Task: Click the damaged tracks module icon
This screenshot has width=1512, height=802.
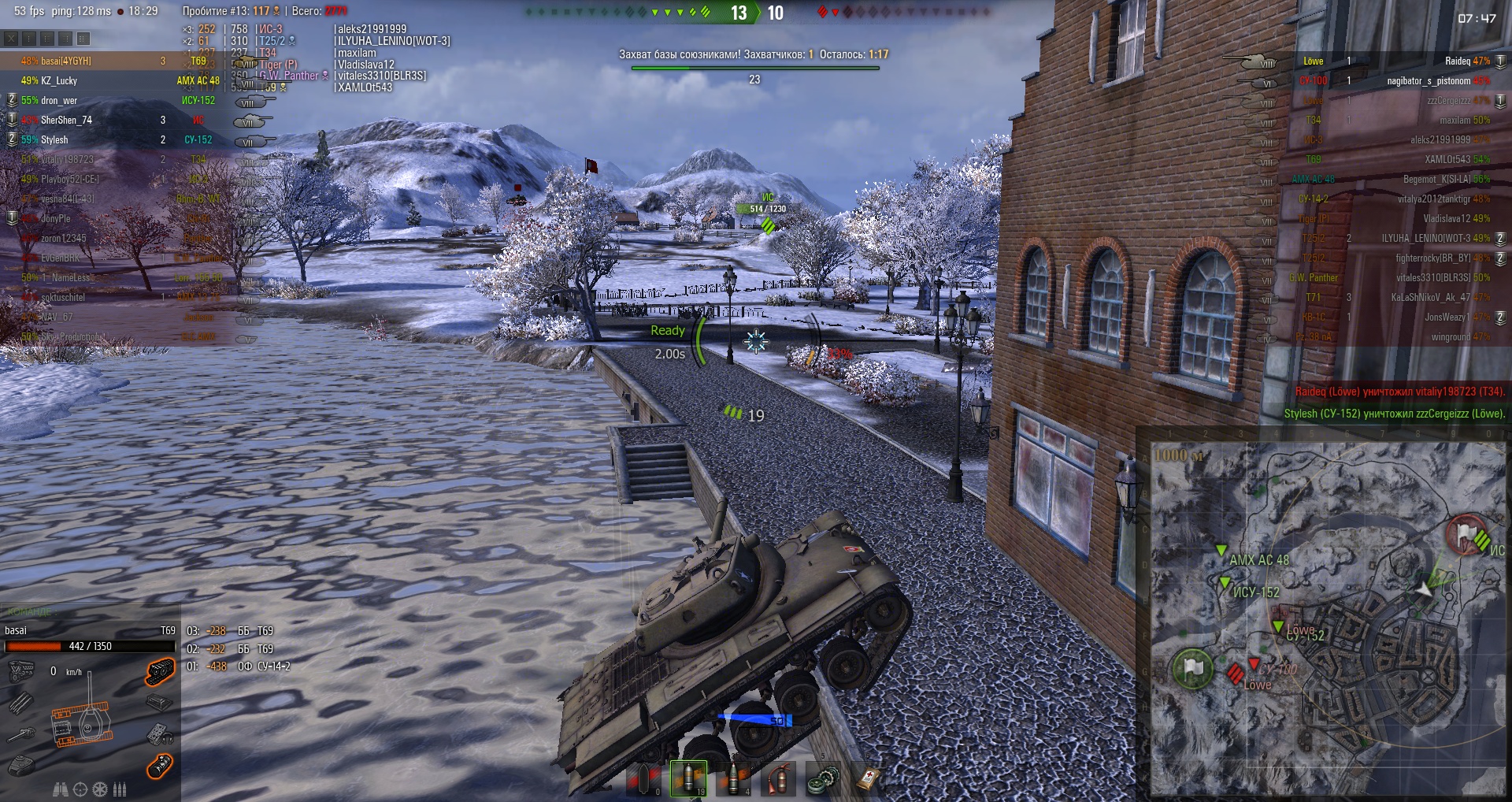Action: (x=160, y=672)
